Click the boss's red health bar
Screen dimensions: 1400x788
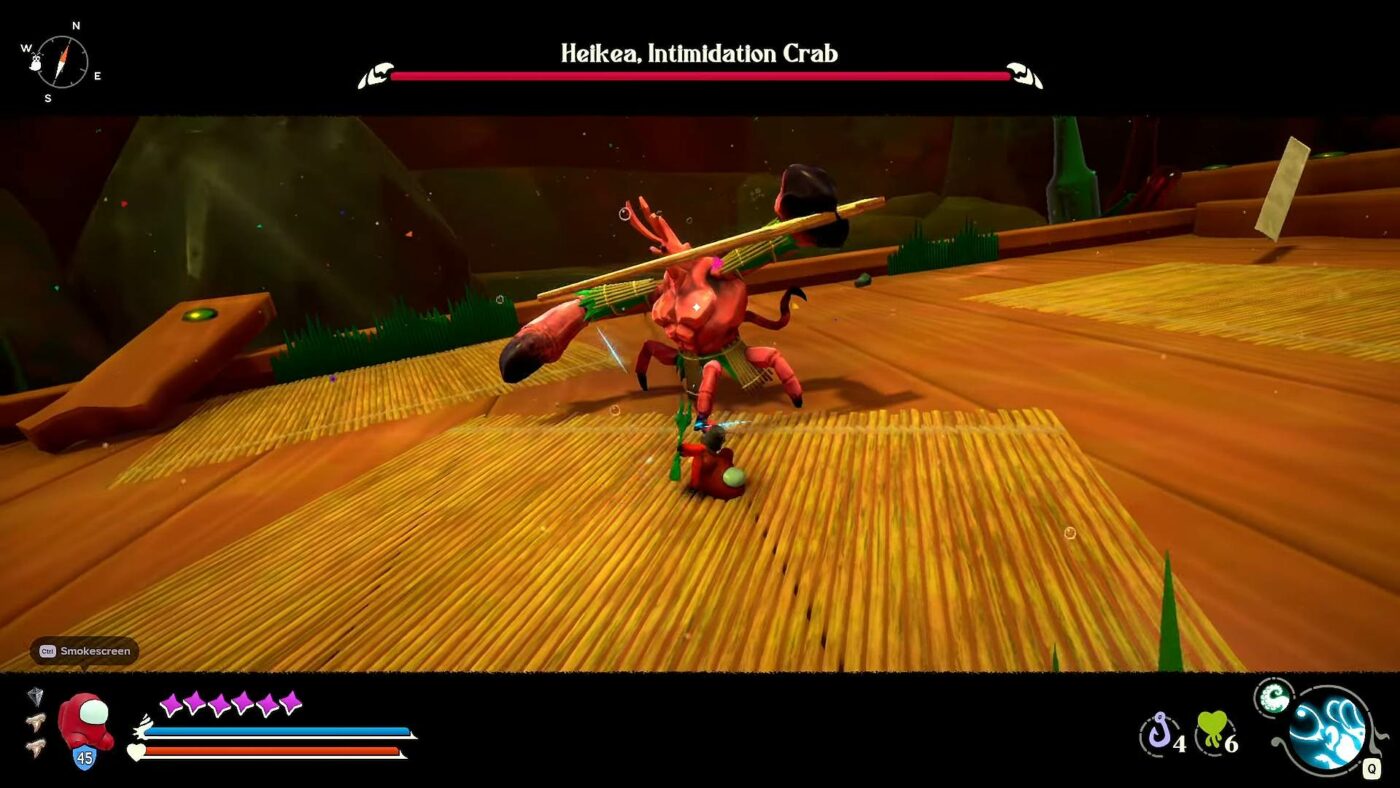[700, 74]
